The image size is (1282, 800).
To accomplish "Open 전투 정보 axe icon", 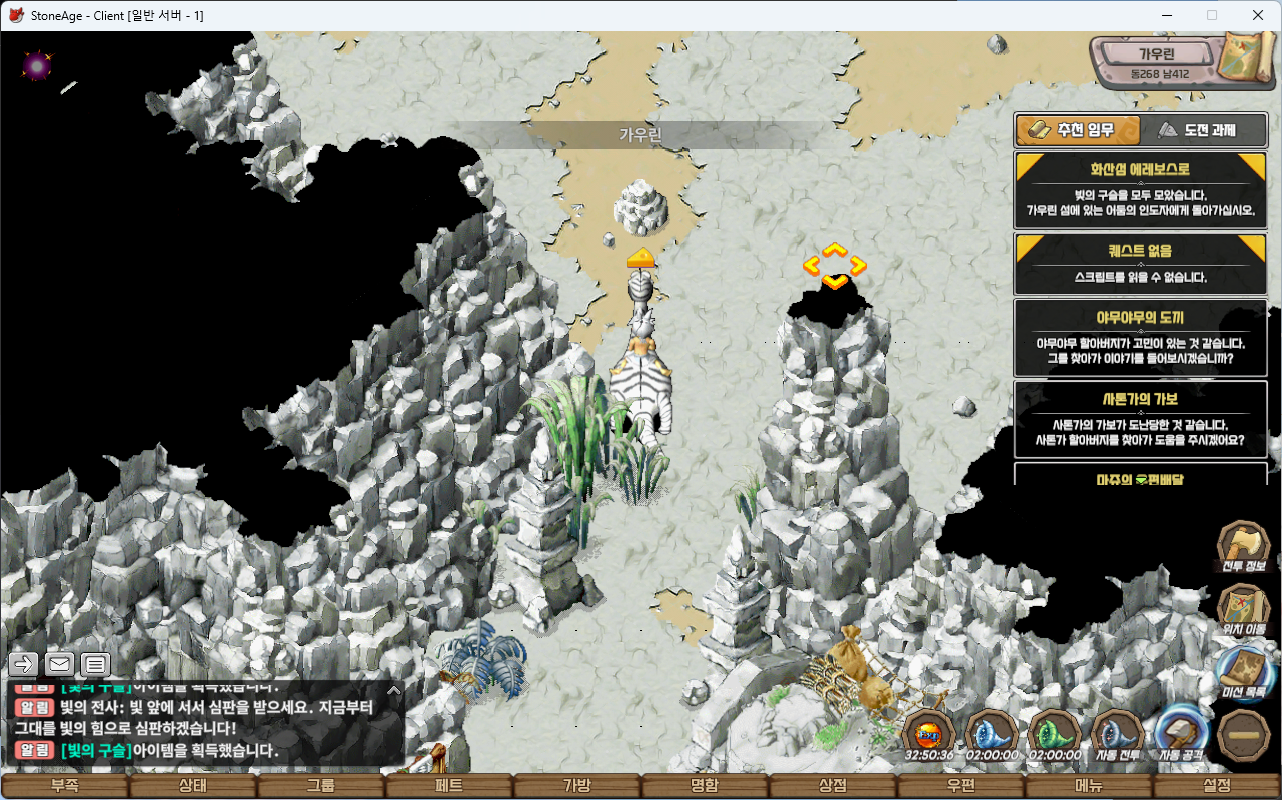I will pos(1243,547).
